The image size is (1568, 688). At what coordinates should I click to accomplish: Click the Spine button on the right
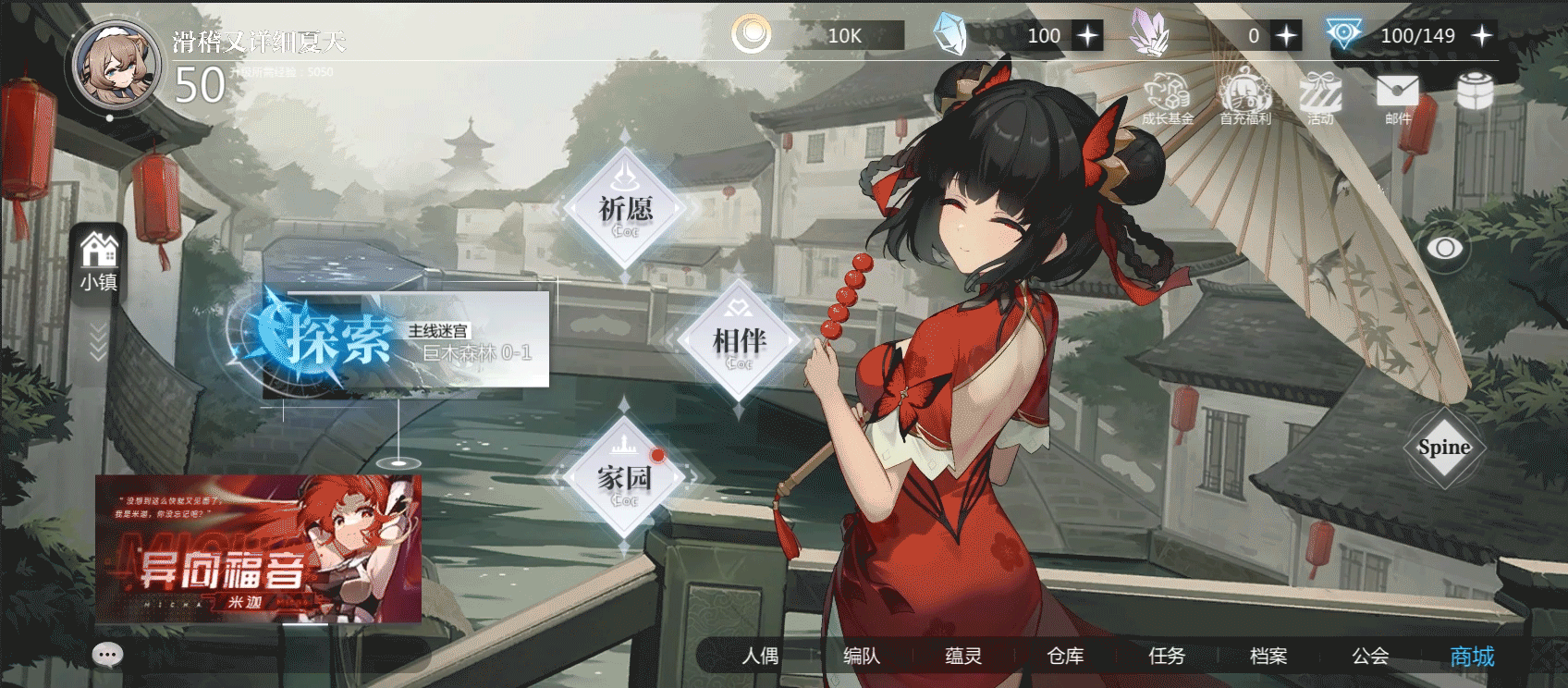pyautogui.click(x=1444, y=447)
